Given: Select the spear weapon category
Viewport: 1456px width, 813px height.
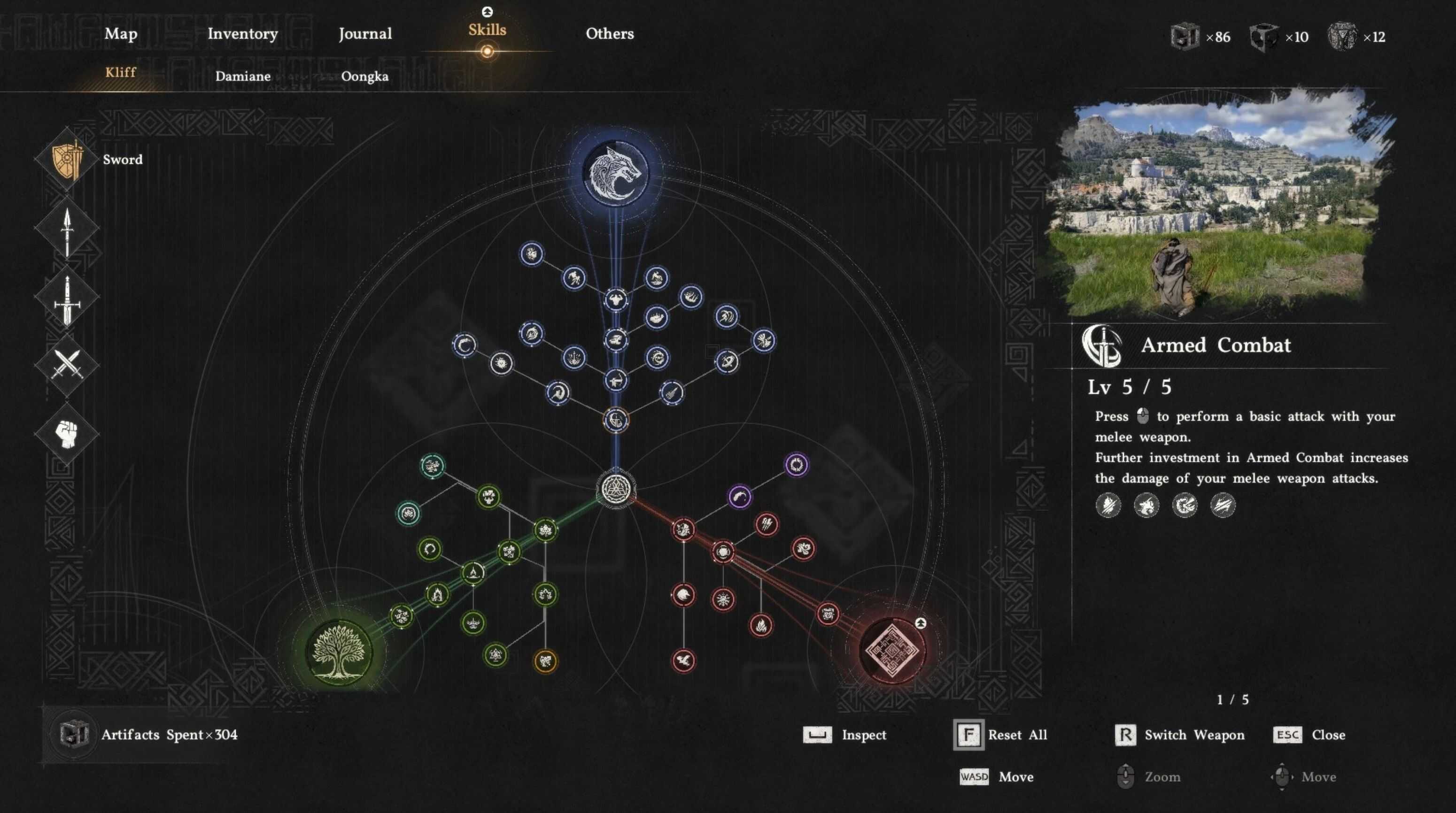Looking at the screenshot, I should click(67, 230).
